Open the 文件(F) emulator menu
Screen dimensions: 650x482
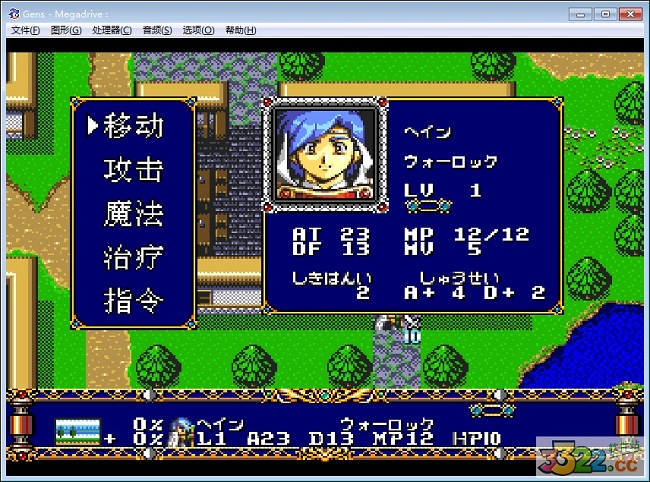(25, 30)
